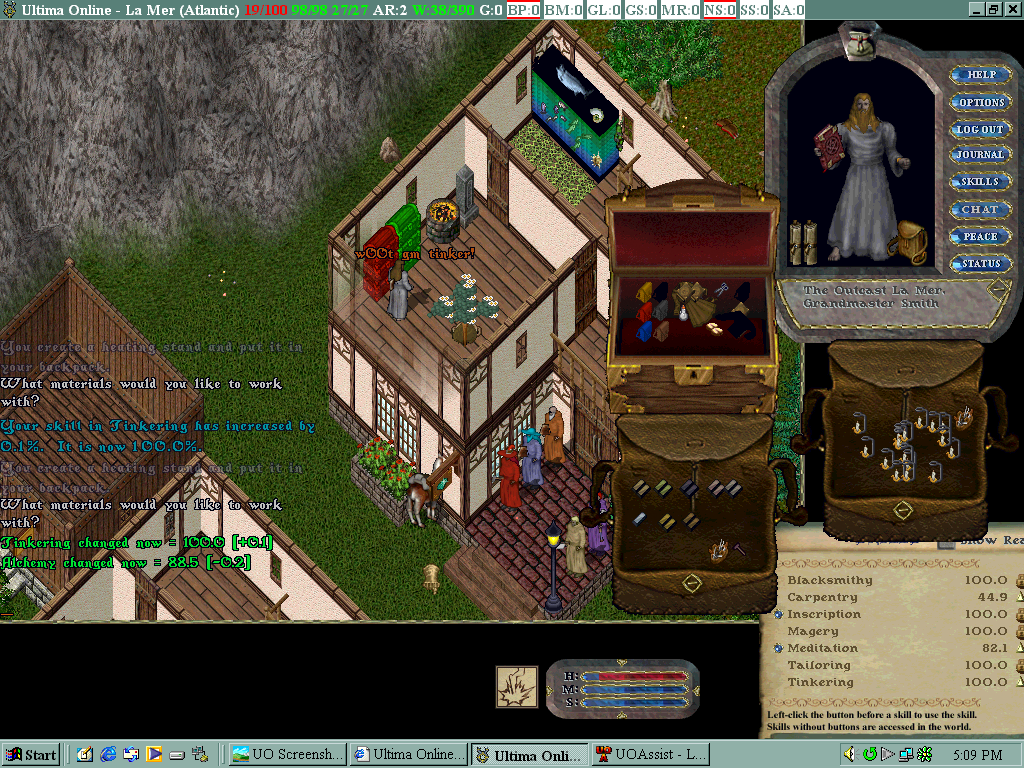Select the tinker tools in the candle-filled backpack
The width and height of the screenshot is (1024, 768).
tap(965, 418)
